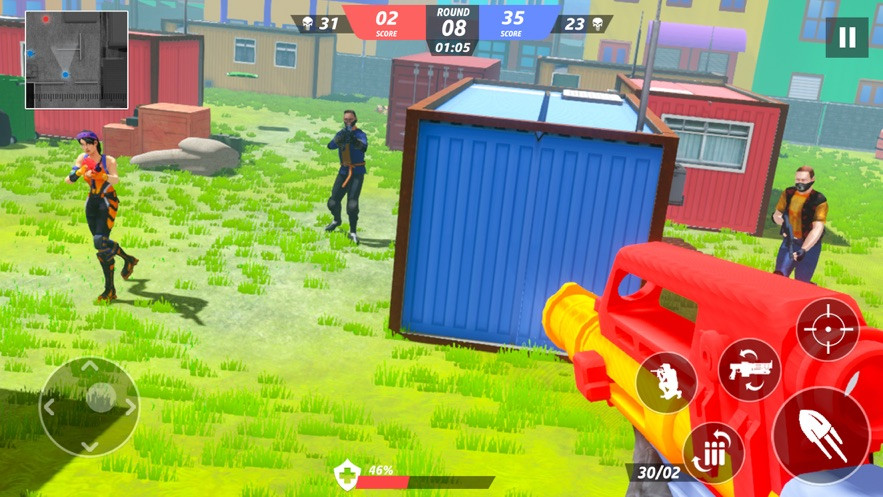Image resolution: width=883 pixels, height=497 pixels.
Task: Tap the virtual movement joystick
Action: coord(89,405)
